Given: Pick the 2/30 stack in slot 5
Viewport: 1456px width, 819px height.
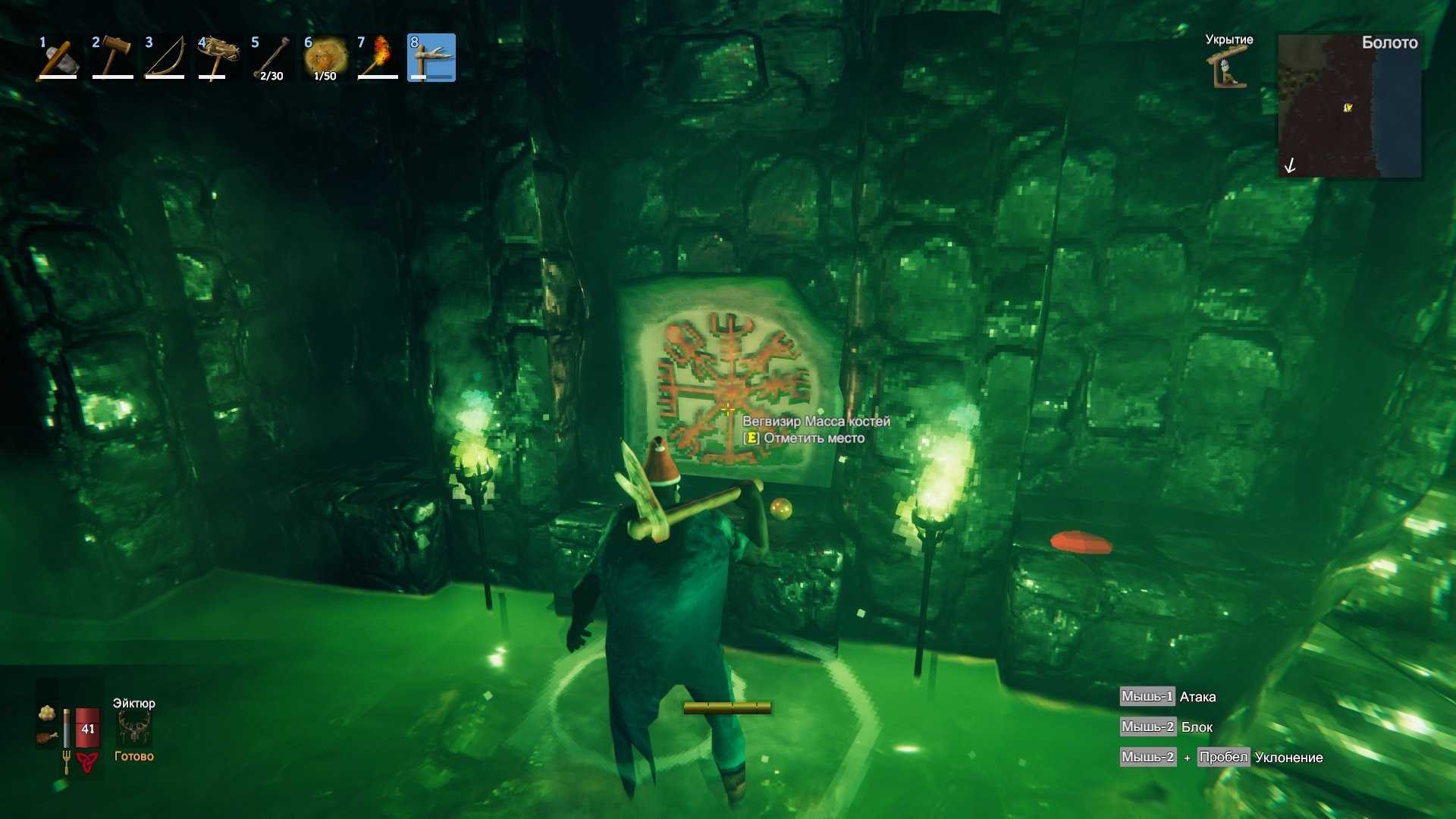Looking at the screenshot, I should point(271,58).
